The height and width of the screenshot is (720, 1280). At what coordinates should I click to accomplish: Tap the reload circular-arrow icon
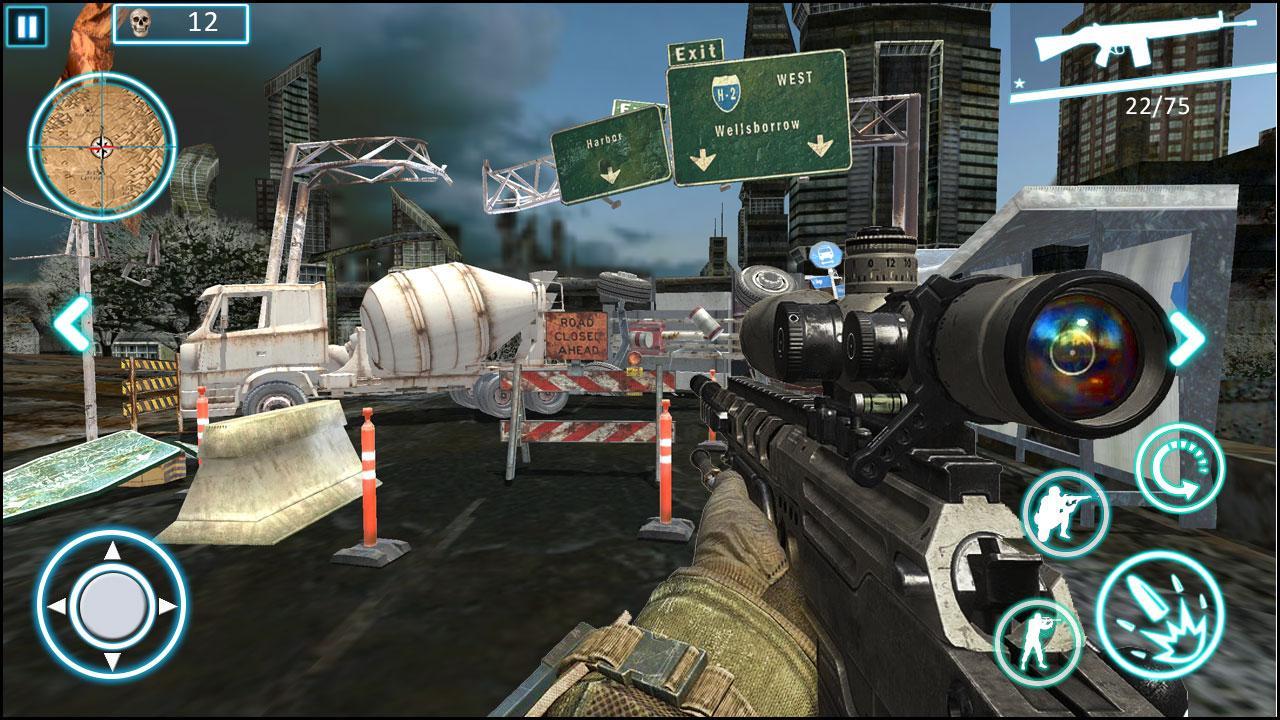(1180, 467)
